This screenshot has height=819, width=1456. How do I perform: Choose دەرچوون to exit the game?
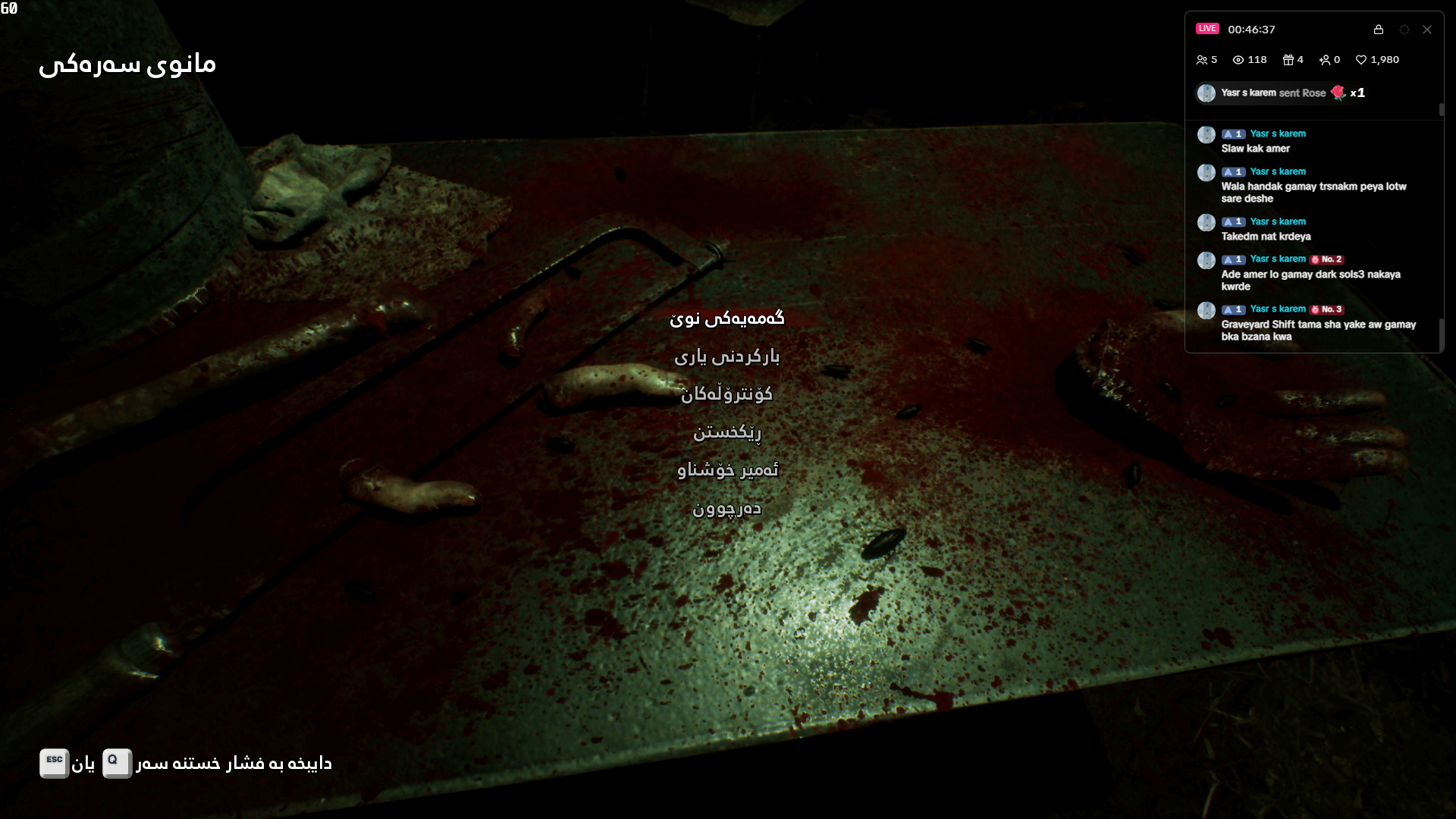coord(726,508)
